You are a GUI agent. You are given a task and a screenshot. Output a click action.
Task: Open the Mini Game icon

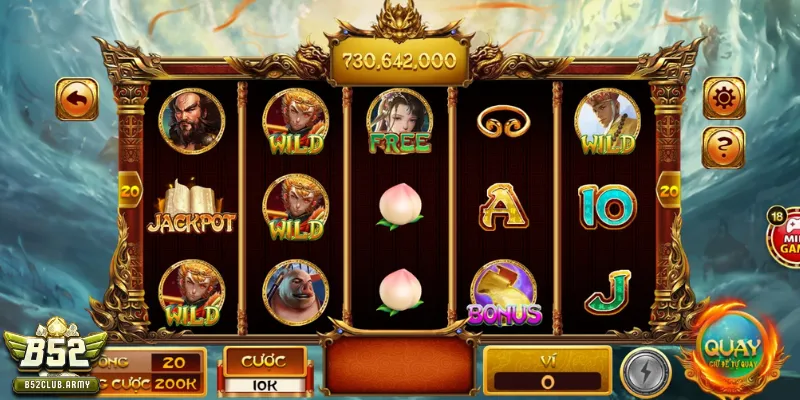click(x=785, y=238)
